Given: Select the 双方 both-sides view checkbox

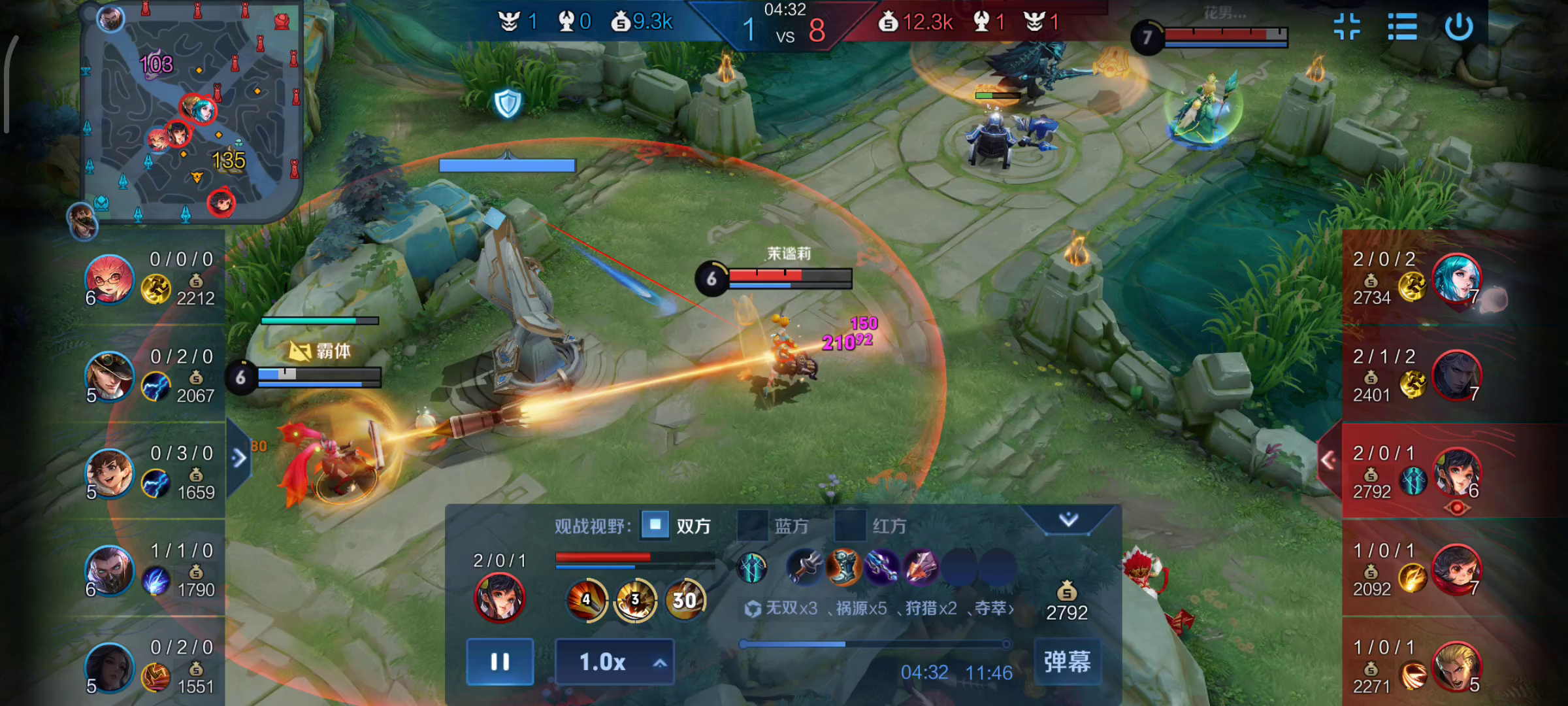Looking at the screenshot, I should (655, 525).
